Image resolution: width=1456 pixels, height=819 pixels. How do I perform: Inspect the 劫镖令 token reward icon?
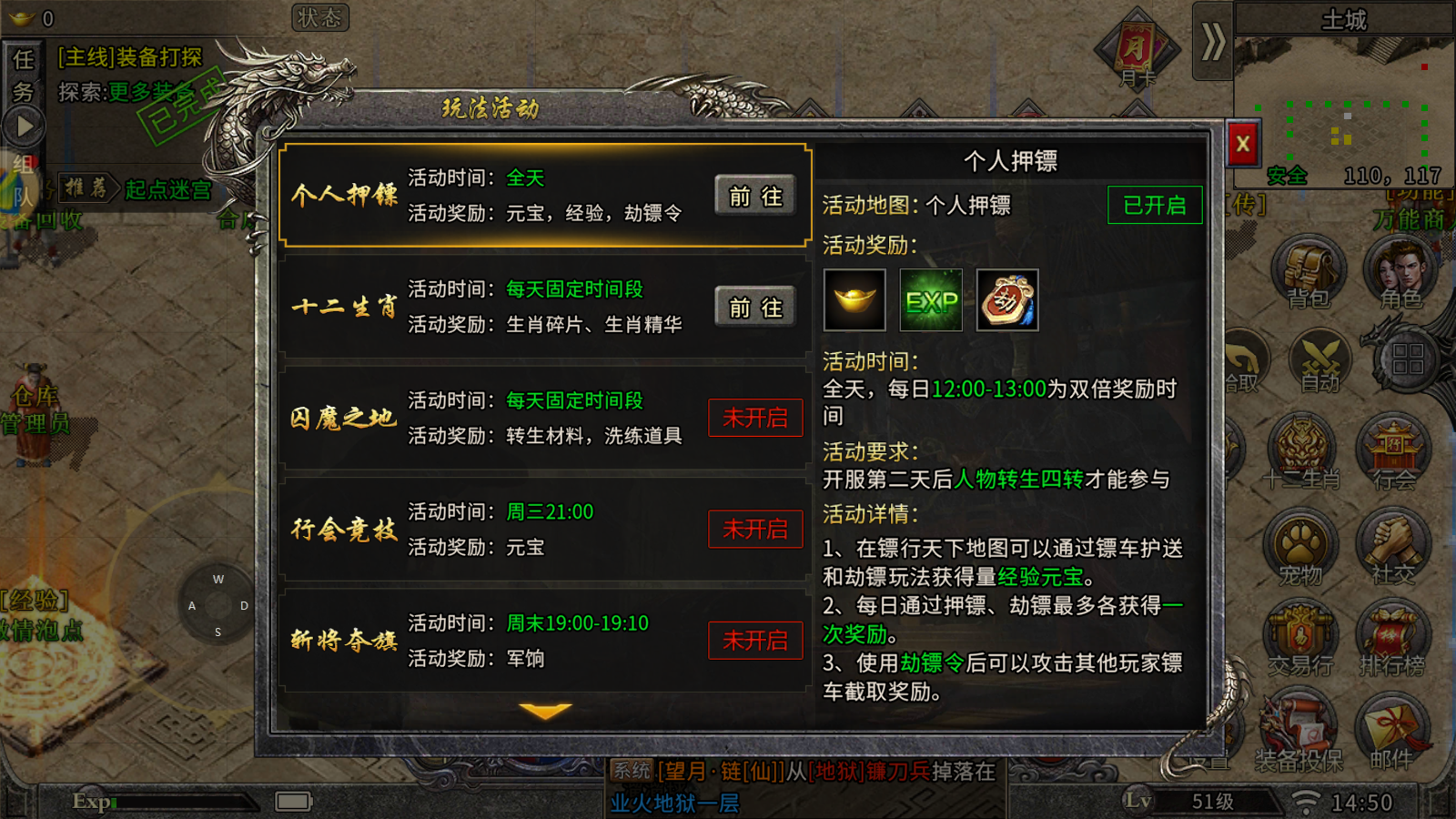tap(1007, 300)
